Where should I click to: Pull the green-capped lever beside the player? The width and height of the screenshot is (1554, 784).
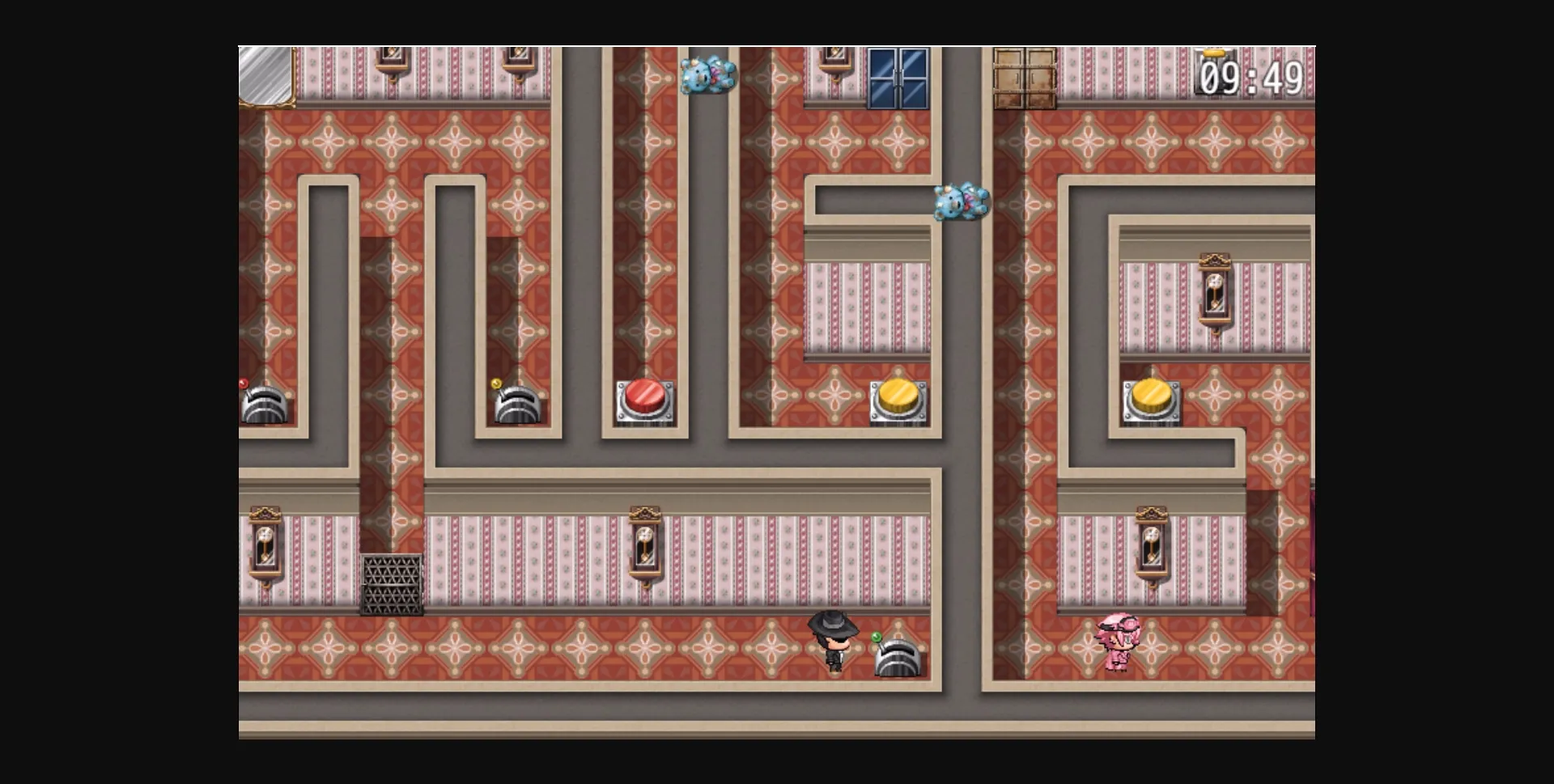[898, 659]
